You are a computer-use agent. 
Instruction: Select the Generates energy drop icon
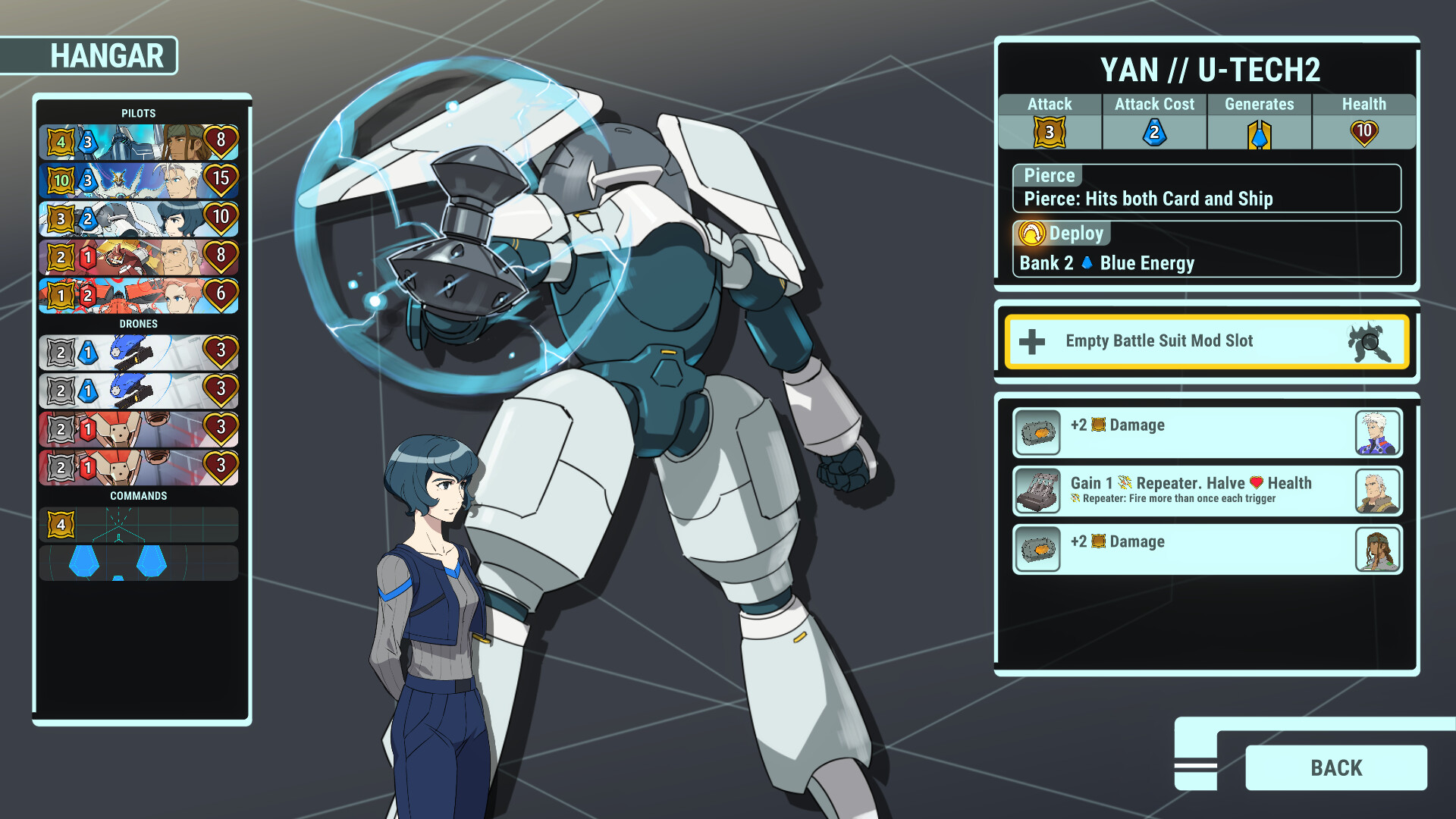(x=1259, y=131)
